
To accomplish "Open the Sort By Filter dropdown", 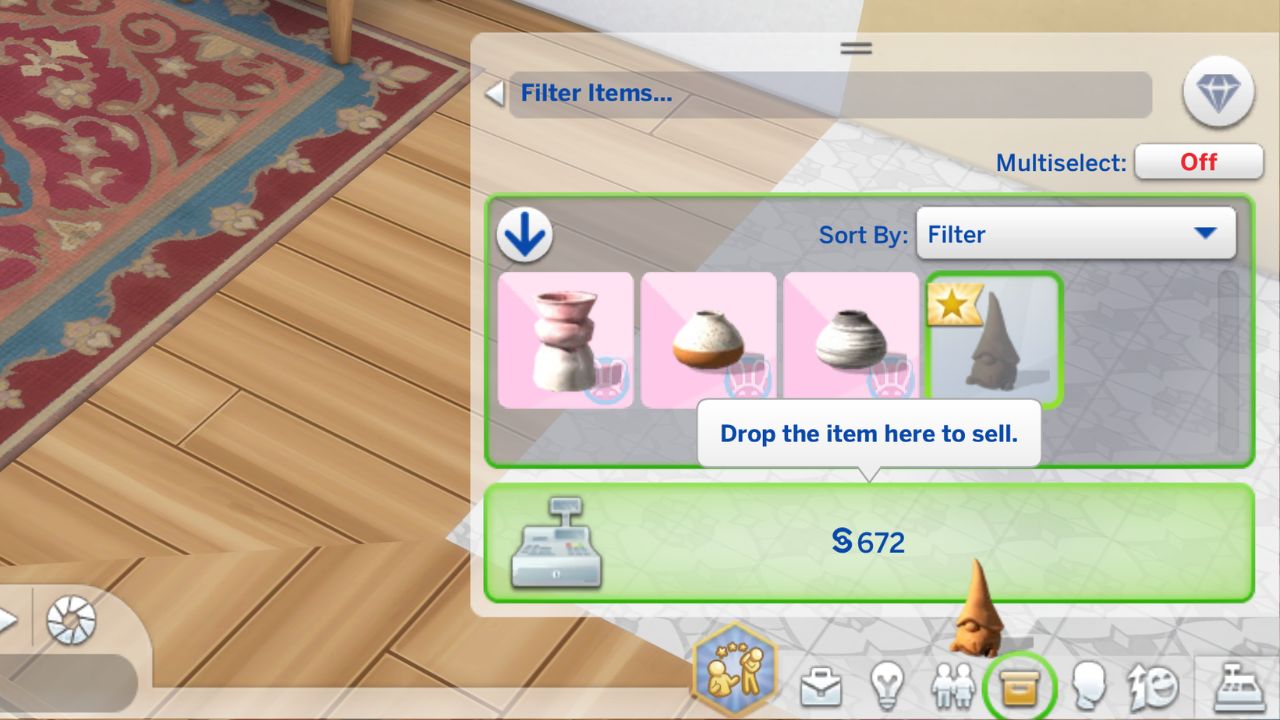I will coord(1076,234).
